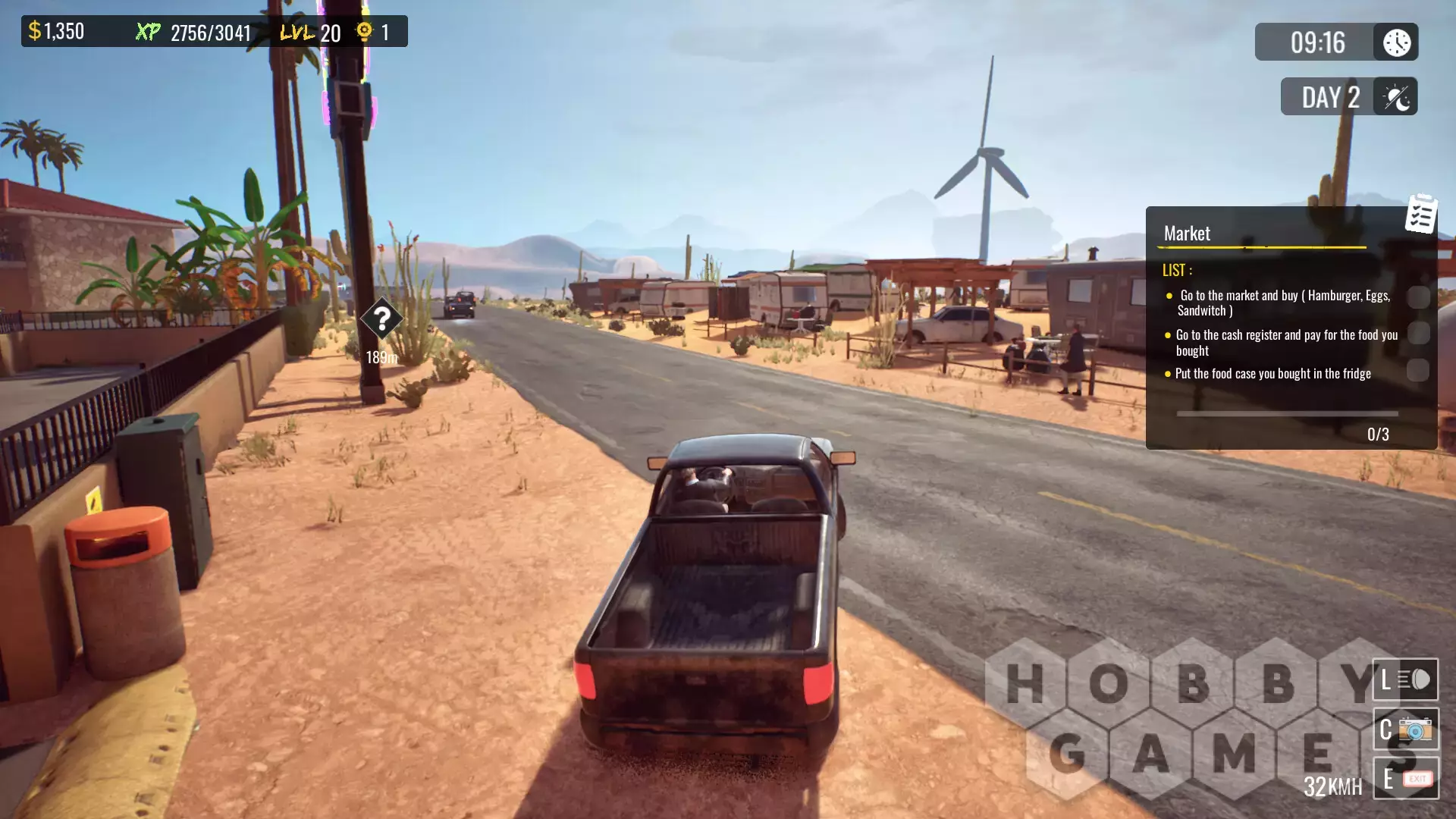Select the Market task panel header
Image resolution: width=1456 pixels, height=819 pixels.
[1188, 234]
